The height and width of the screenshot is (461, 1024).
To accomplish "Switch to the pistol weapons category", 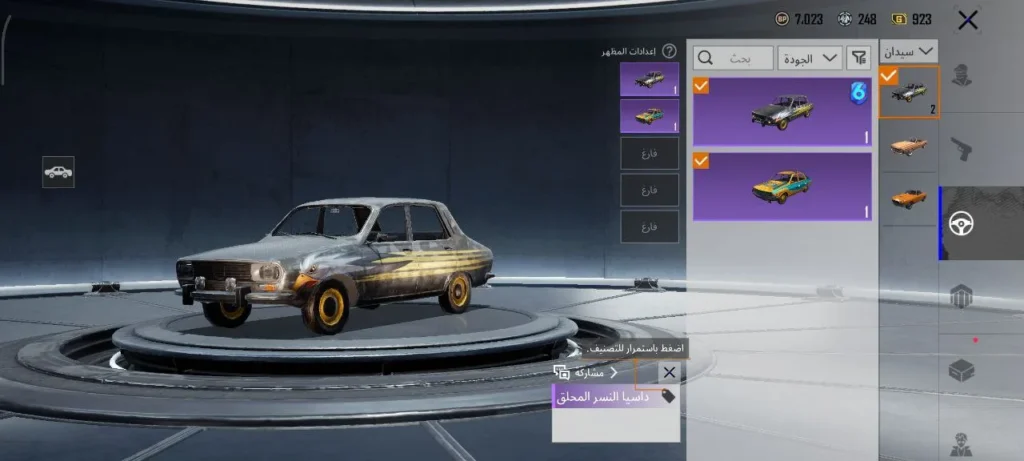I will coord(962,150).
